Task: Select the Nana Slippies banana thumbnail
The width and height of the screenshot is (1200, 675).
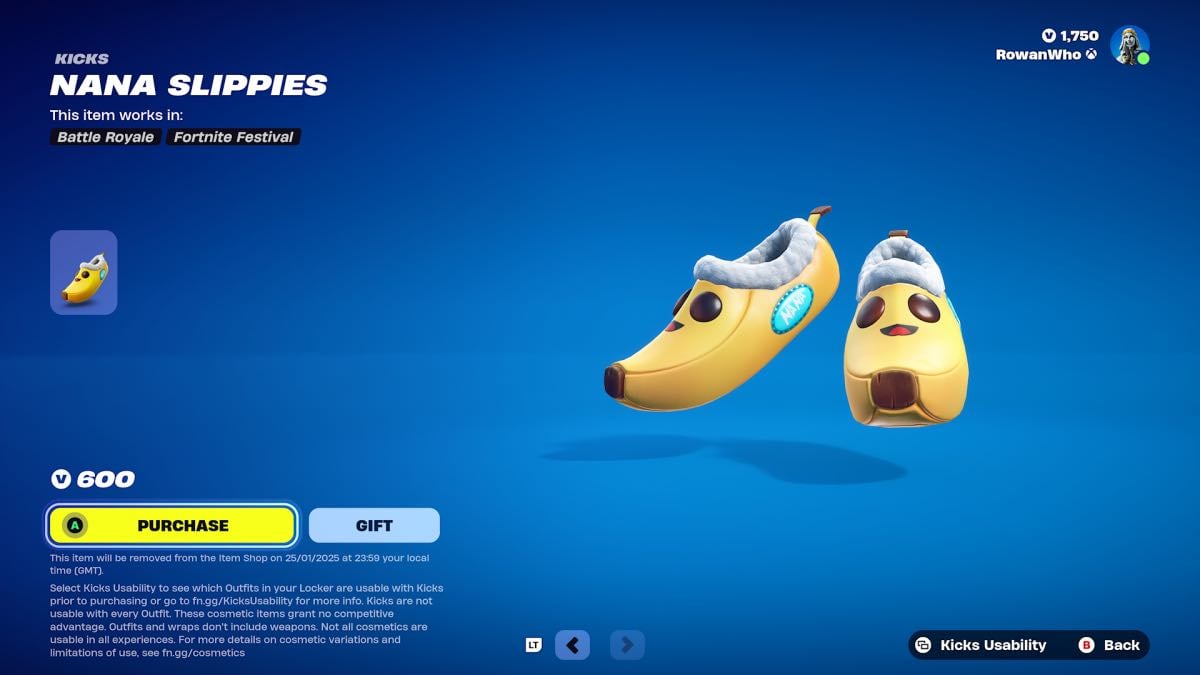Action: (84, 273)
